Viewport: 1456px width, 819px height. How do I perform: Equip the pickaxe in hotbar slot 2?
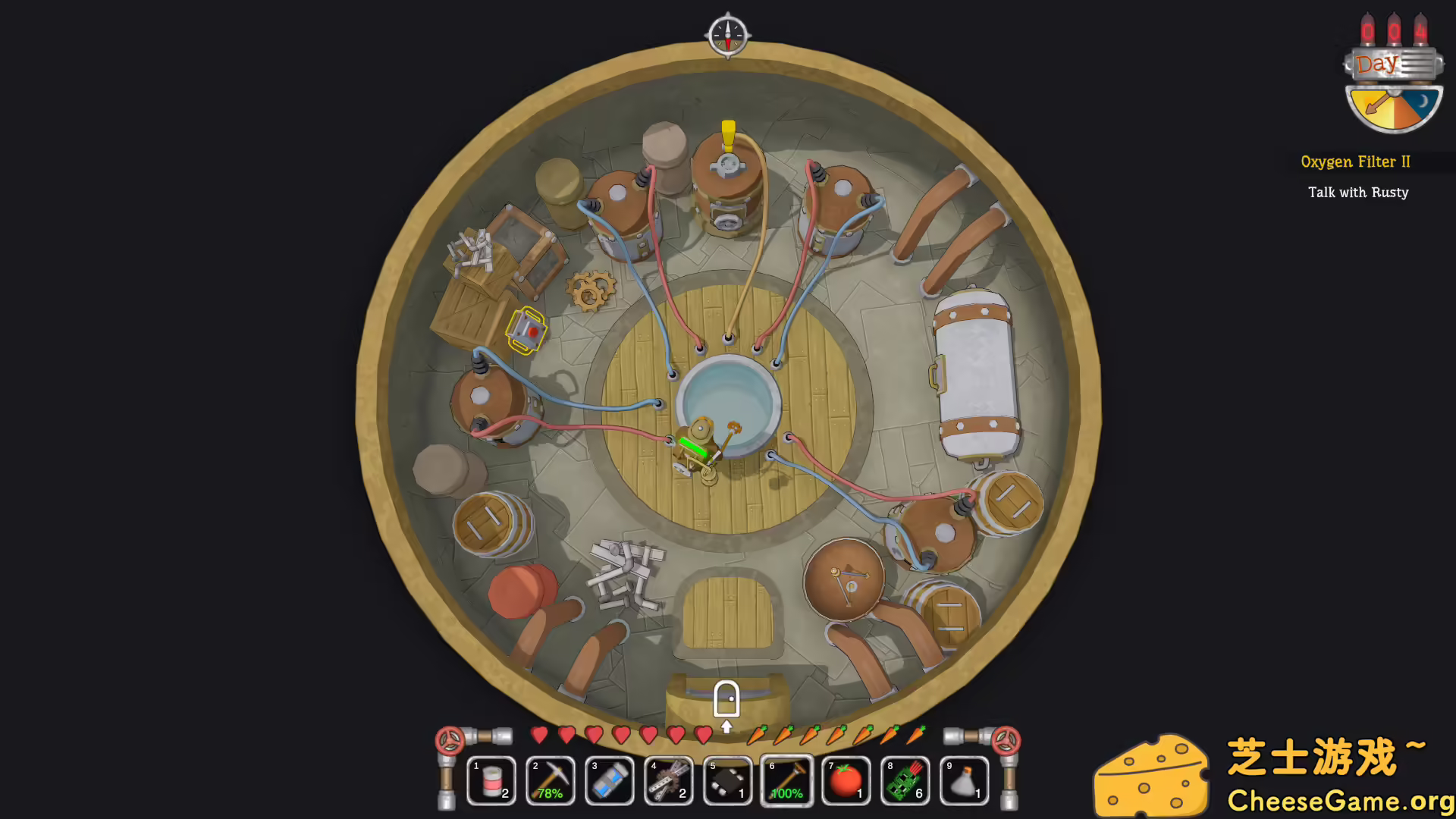pyautogui.click(x=551, y=780)
